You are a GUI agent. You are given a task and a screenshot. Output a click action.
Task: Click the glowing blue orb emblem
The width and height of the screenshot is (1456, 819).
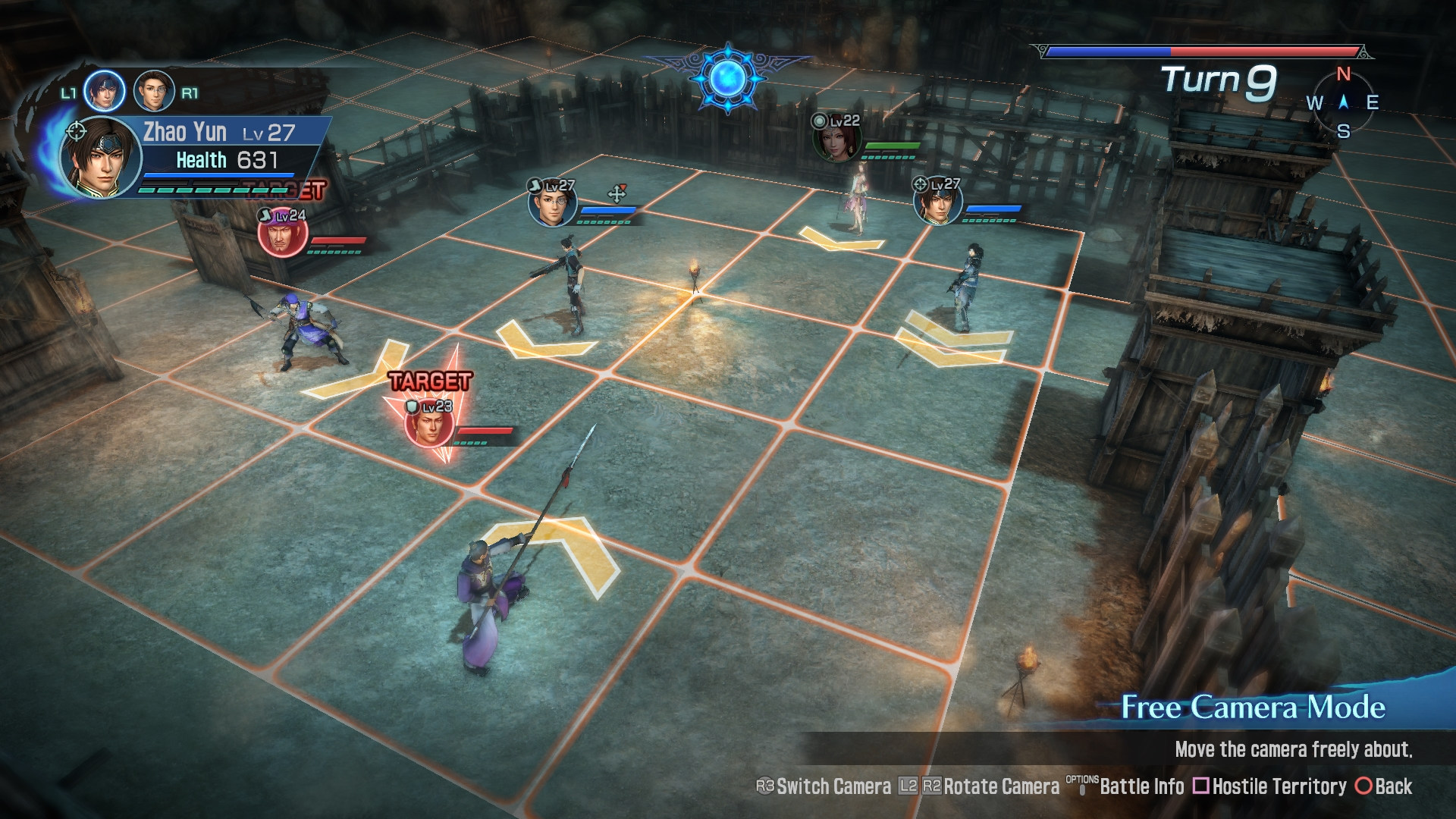tap(727, 78)
